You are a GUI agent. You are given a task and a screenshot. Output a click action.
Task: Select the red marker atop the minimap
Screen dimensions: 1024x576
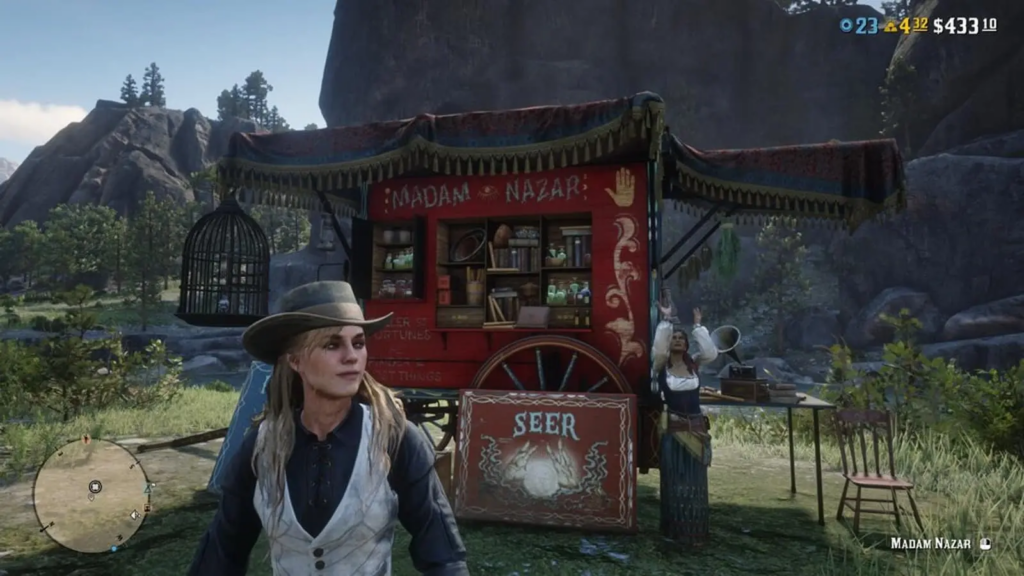pos(86,439)
